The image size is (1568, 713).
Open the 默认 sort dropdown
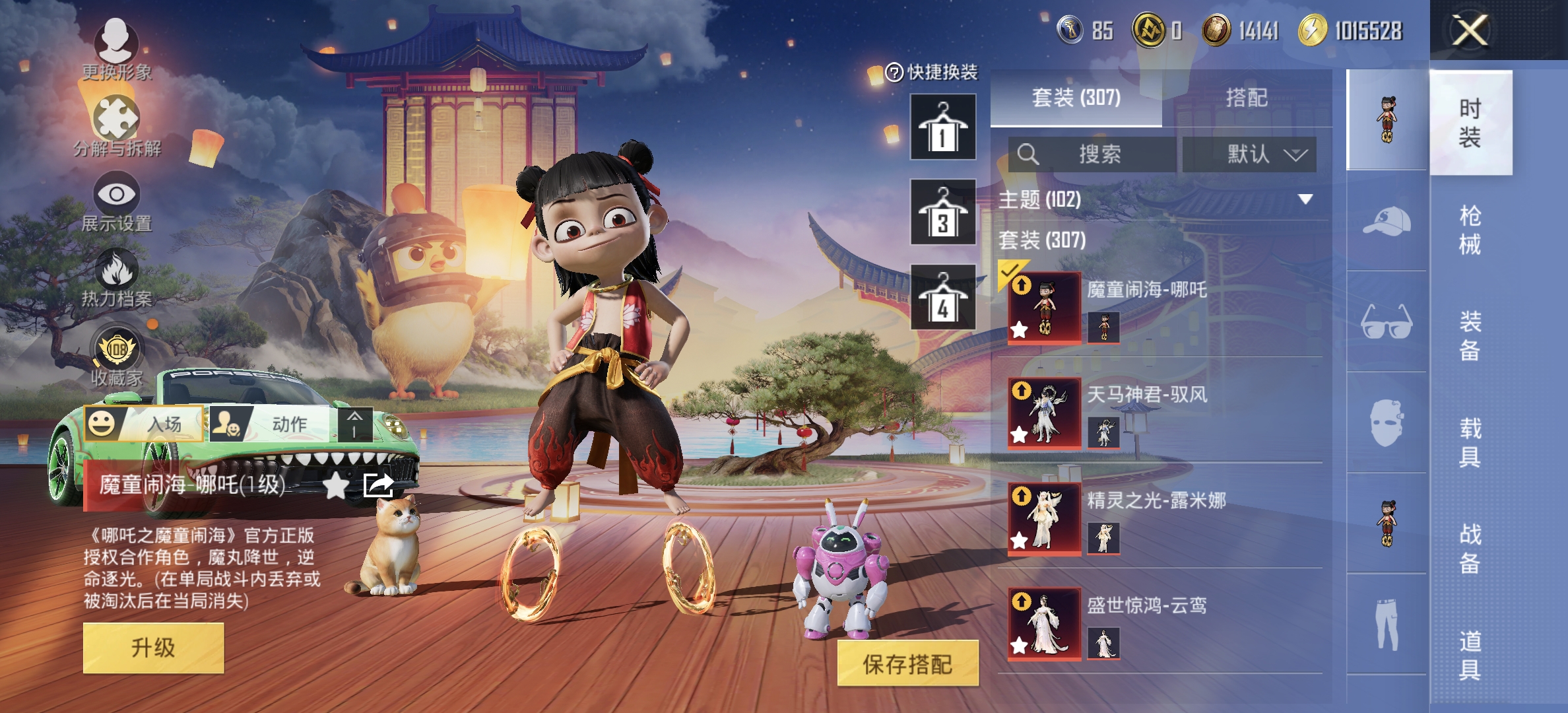[x=1249, y=154]
